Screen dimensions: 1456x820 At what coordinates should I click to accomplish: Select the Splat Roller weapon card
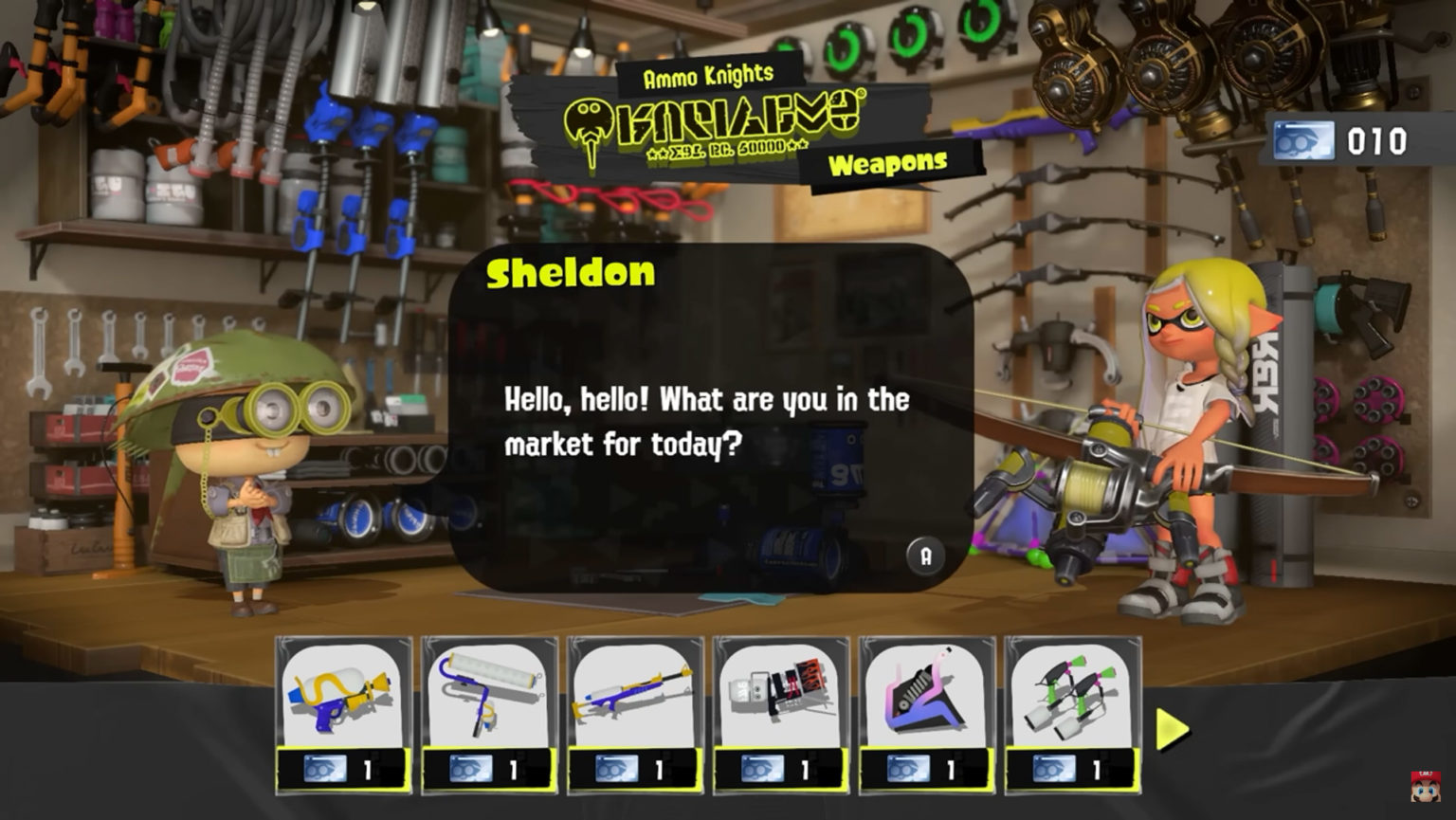489,697
